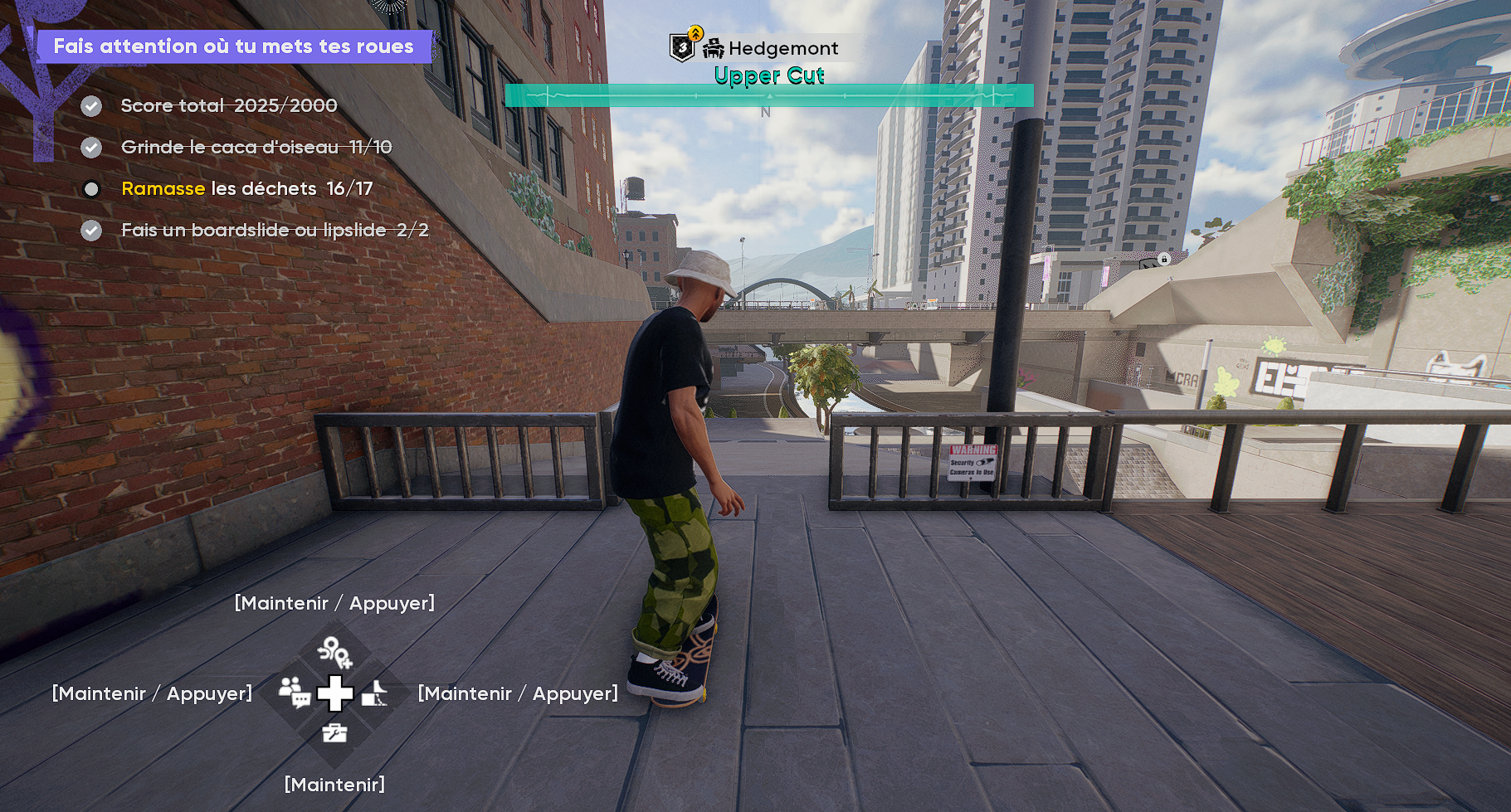Open the toolbox icon with wrench
1511x812 pixels.
[334, 732]
